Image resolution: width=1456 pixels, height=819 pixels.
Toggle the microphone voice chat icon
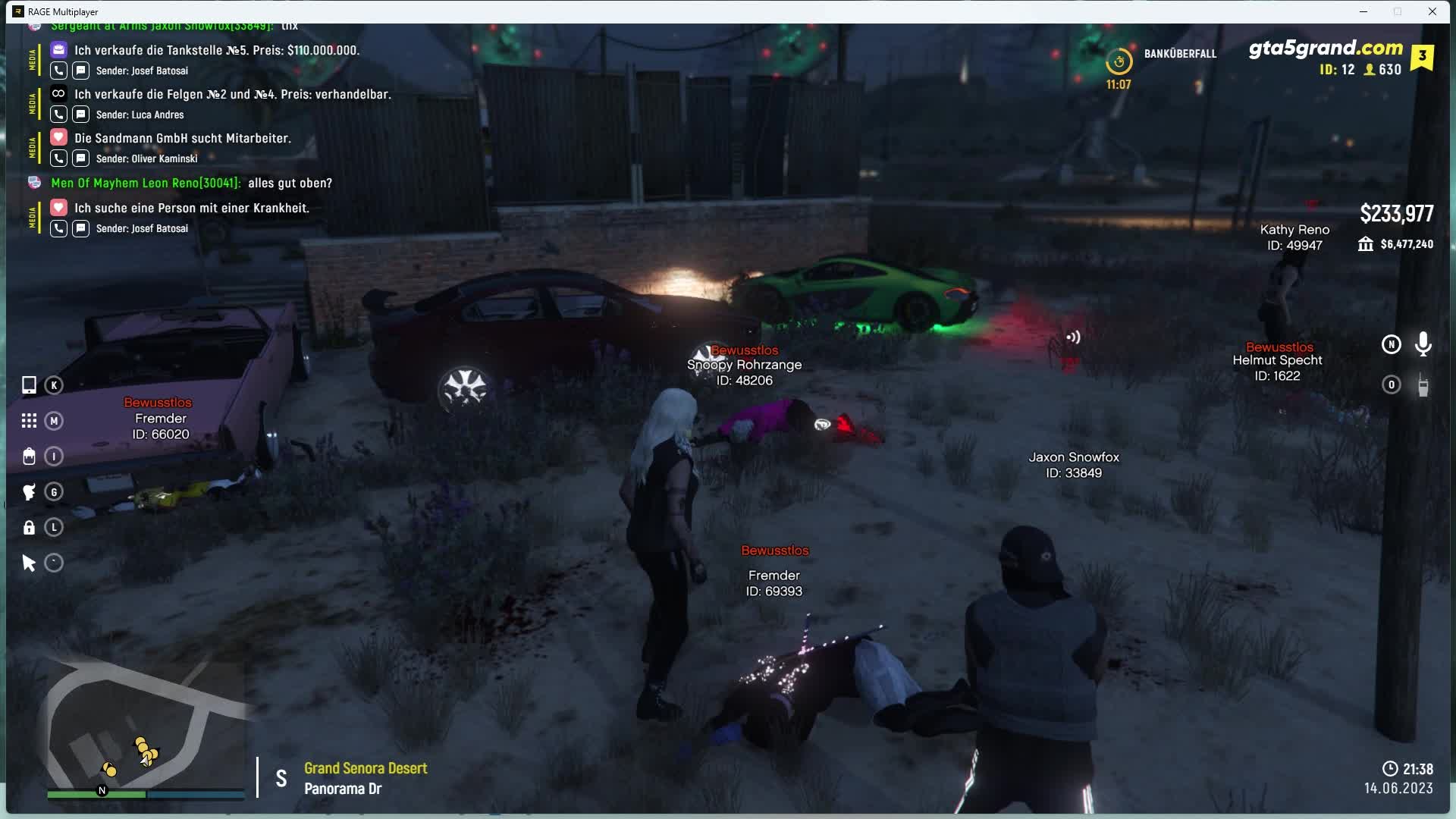pyautogui.click(x=1423, y=344)
